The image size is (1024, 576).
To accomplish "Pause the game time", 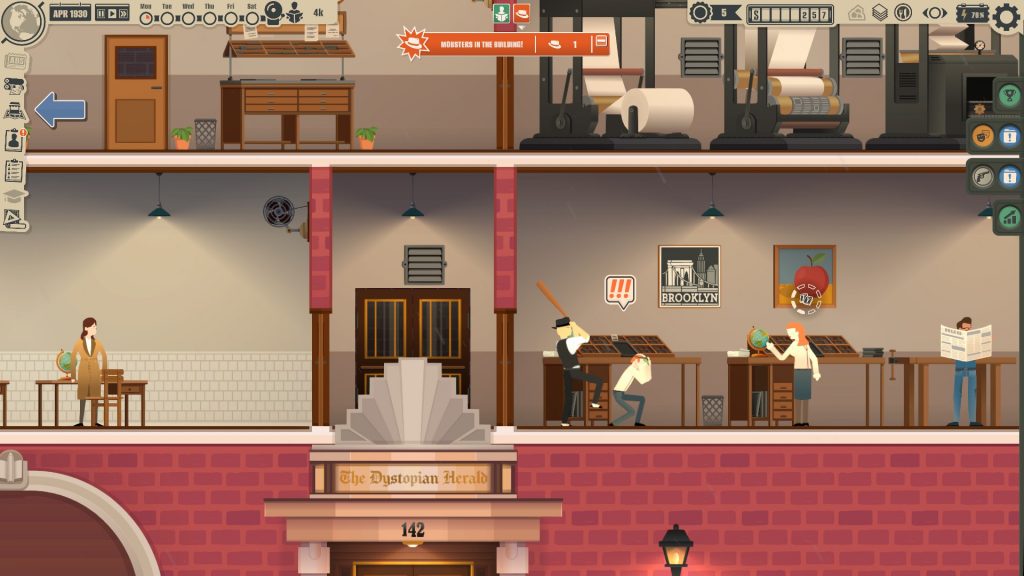I will tap(101, 14).
